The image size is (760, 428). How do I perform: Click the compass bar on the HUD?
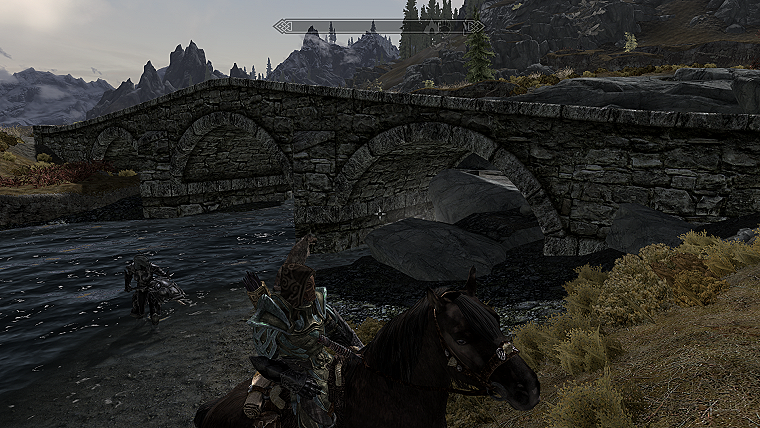[379, 26]
